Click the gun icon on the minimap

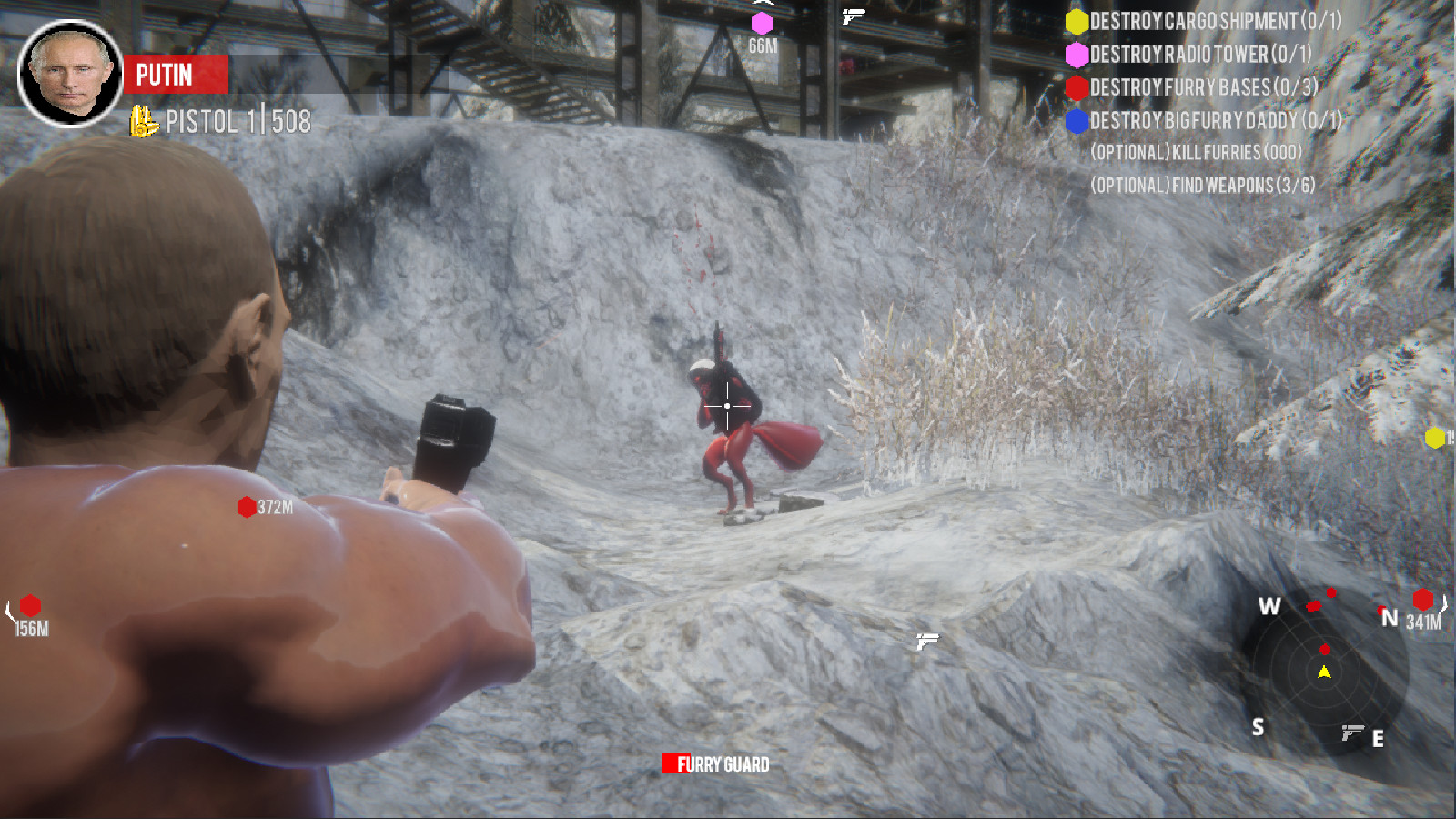click(1352, 731)
